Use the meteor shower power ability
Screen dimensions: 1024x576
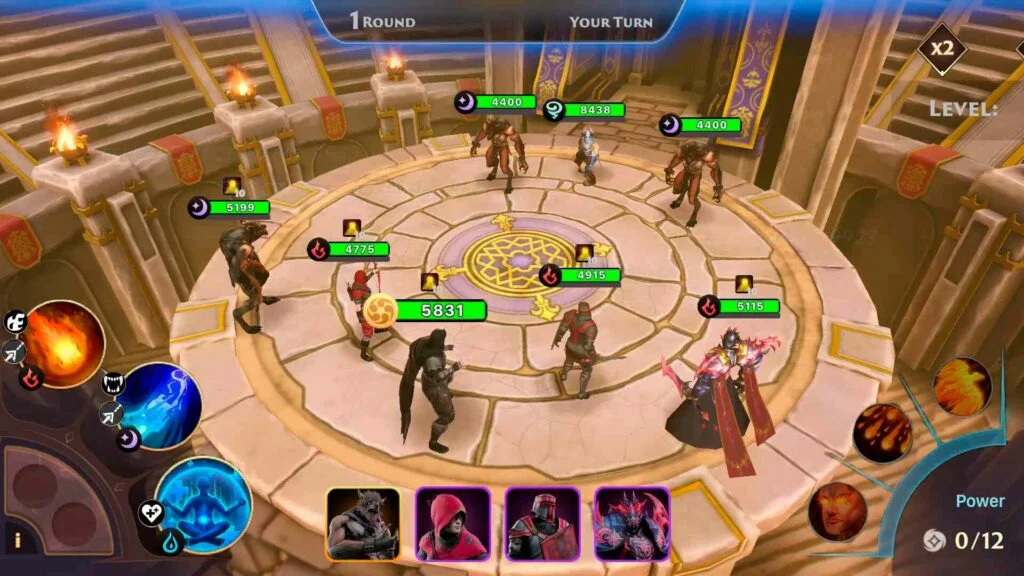[x=882, y=433]
